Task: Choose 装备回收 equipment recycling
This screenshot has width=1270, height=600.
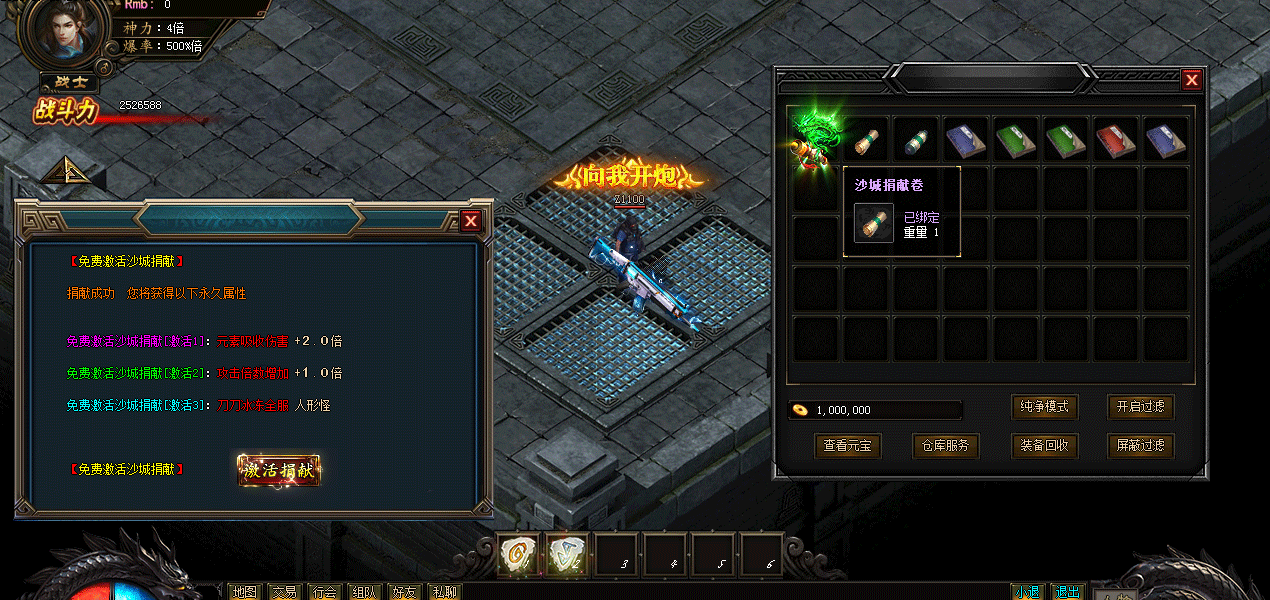Action: (1045, 446)
